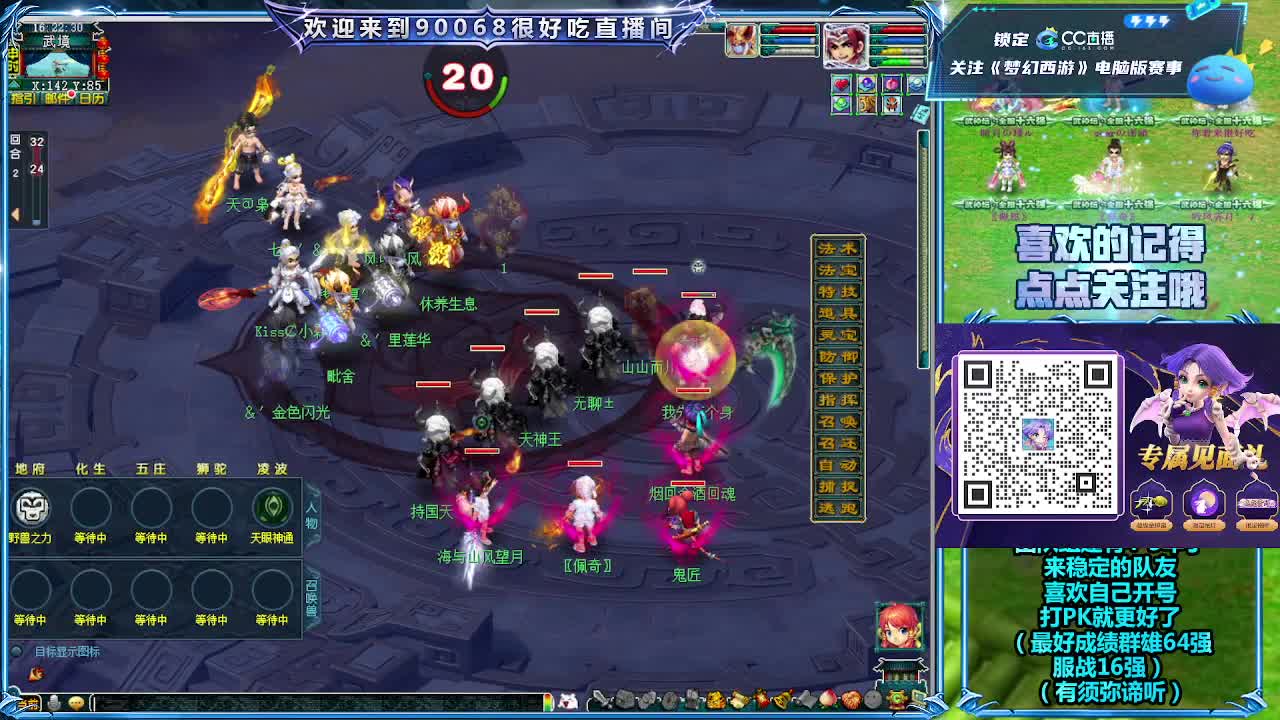1280x720 pixels.
Task: Switch to the 凌波 tab
Action: [x=270, y=469]
